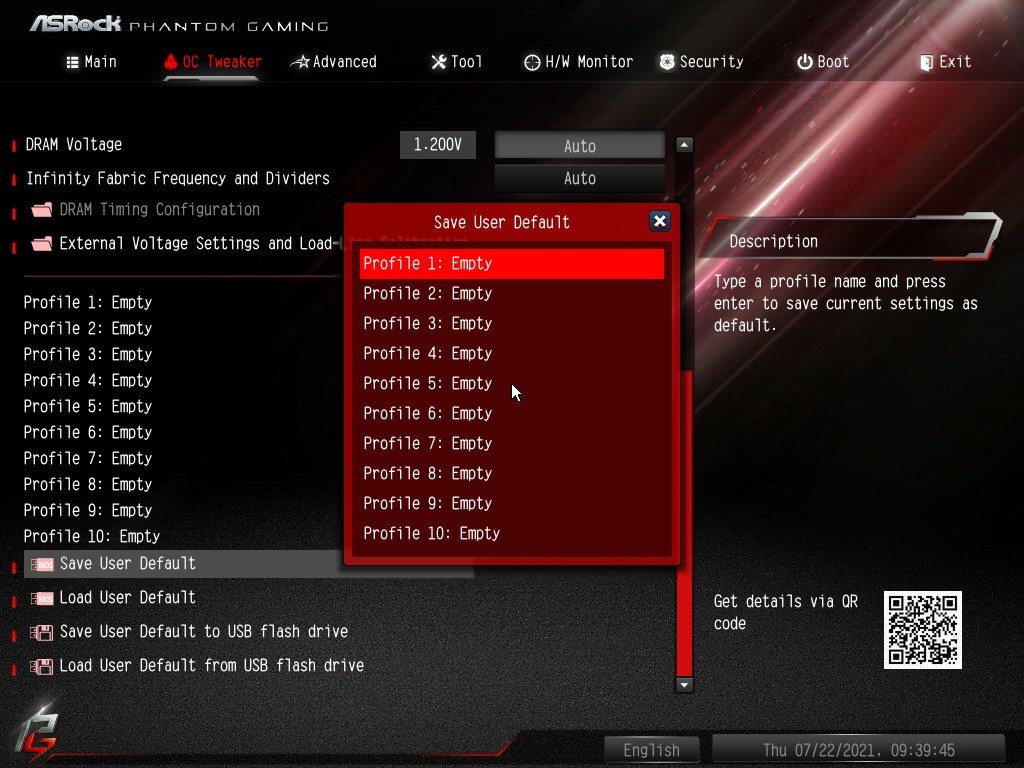
Task: Click the OC Tweaker tab
Action: point(212,62)
